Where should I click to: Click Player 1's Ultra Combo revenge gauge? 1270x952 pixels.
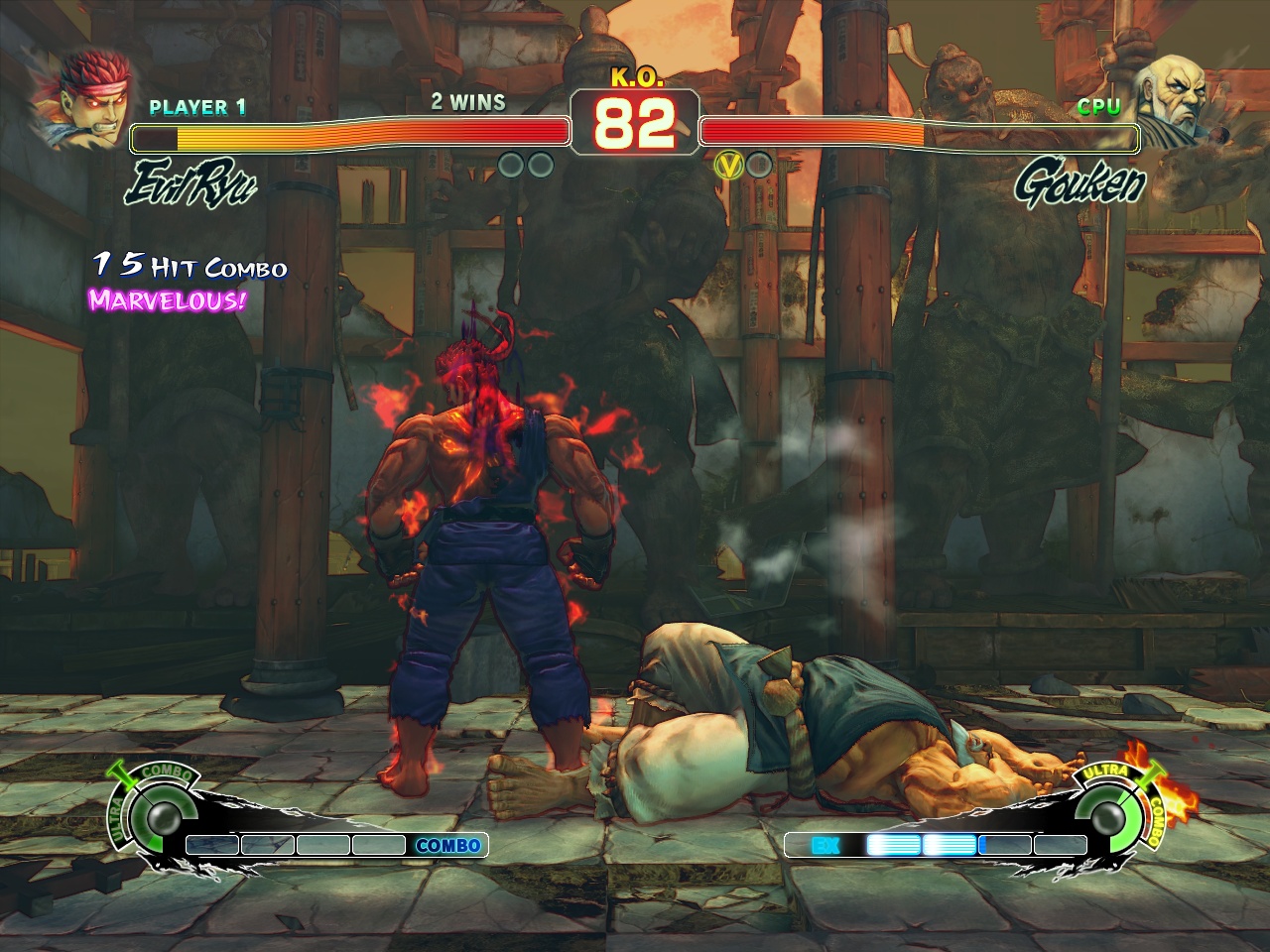(158, 816)
